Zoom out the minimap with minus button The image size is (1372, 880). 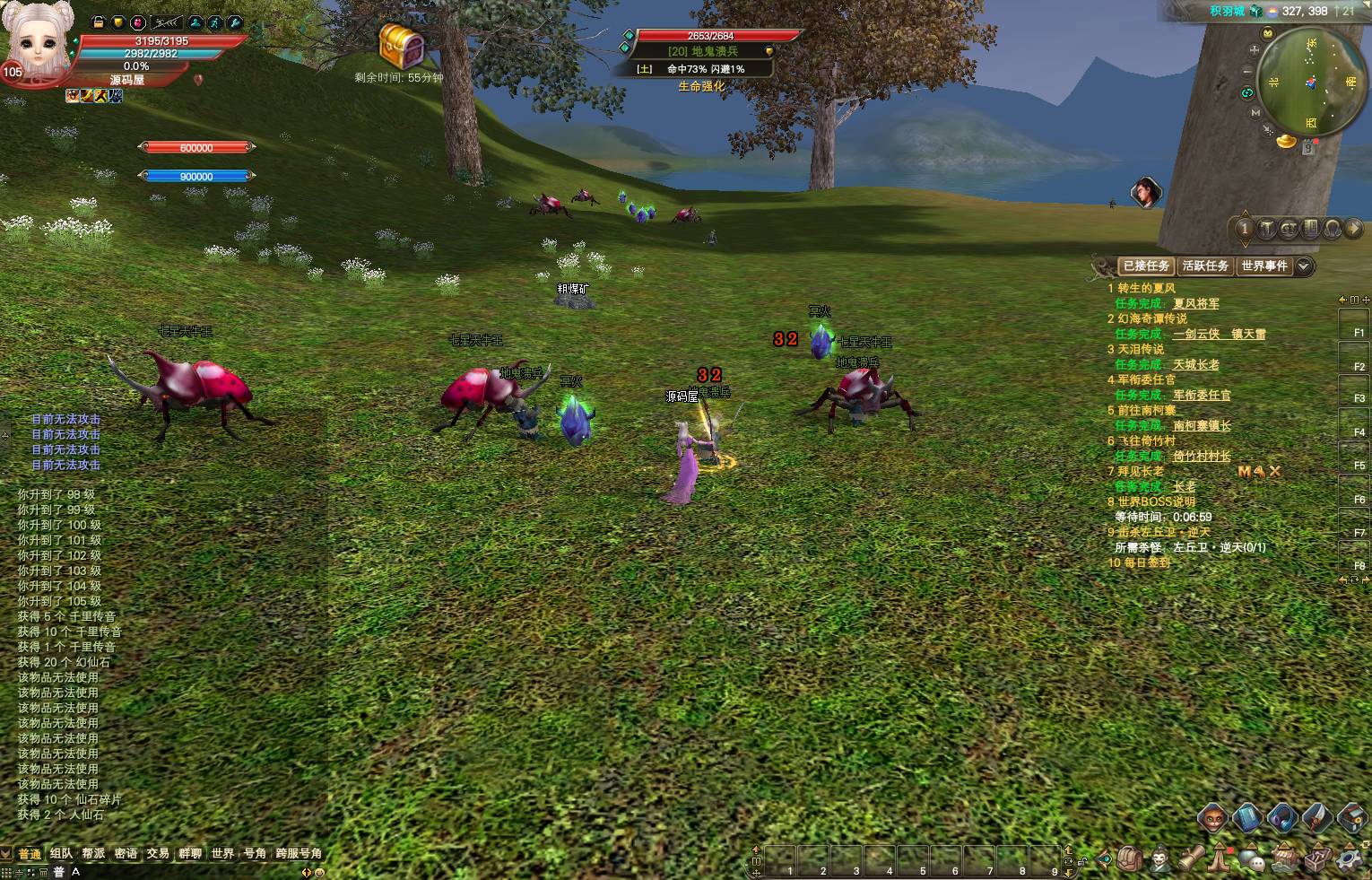pyautogui.click(x=1247, y=71)
